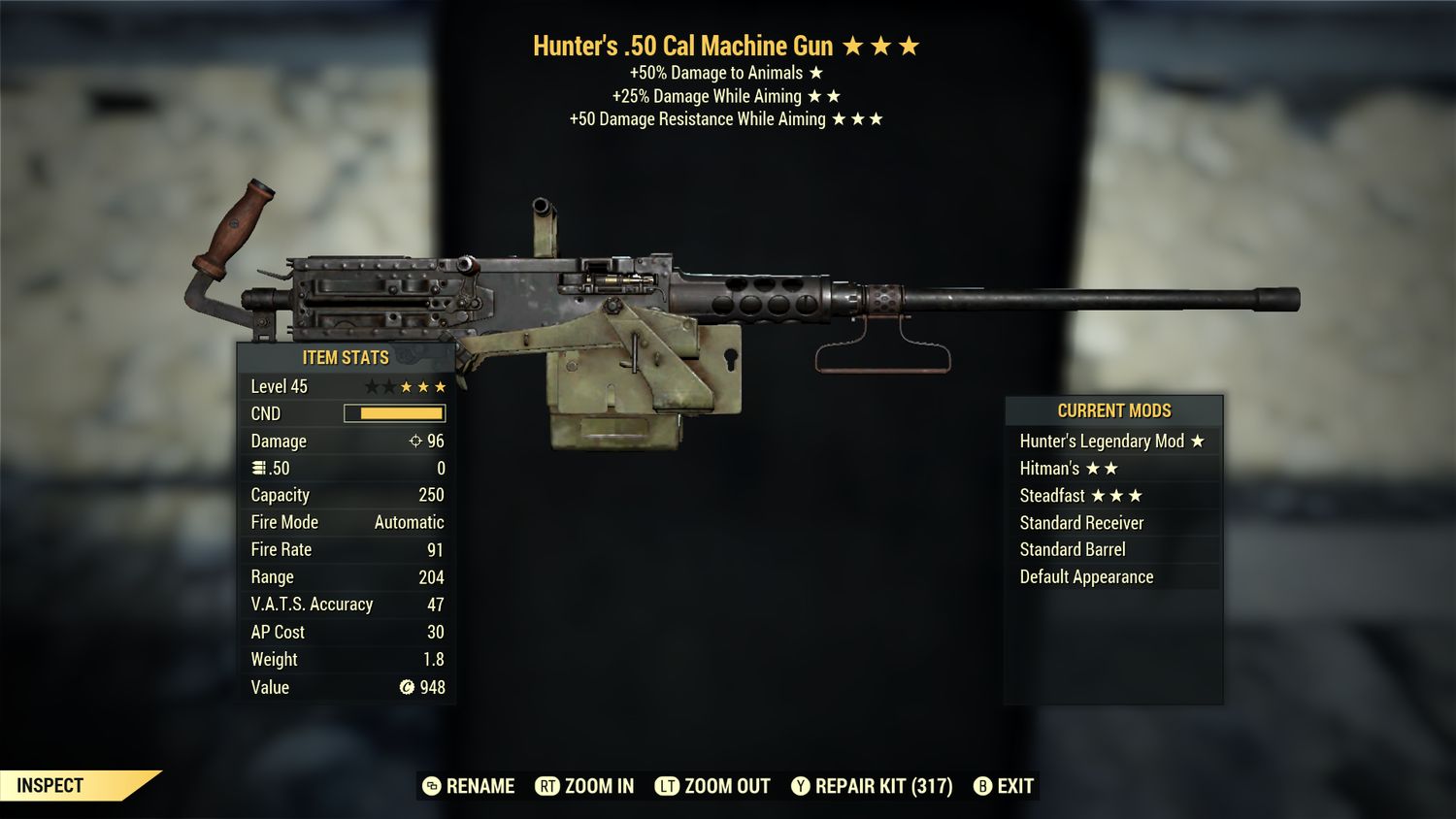Toggle a star on the Level 45 rating
Image resolution: width=1456 pixels, height=819 pixels.
click(408, 385)
